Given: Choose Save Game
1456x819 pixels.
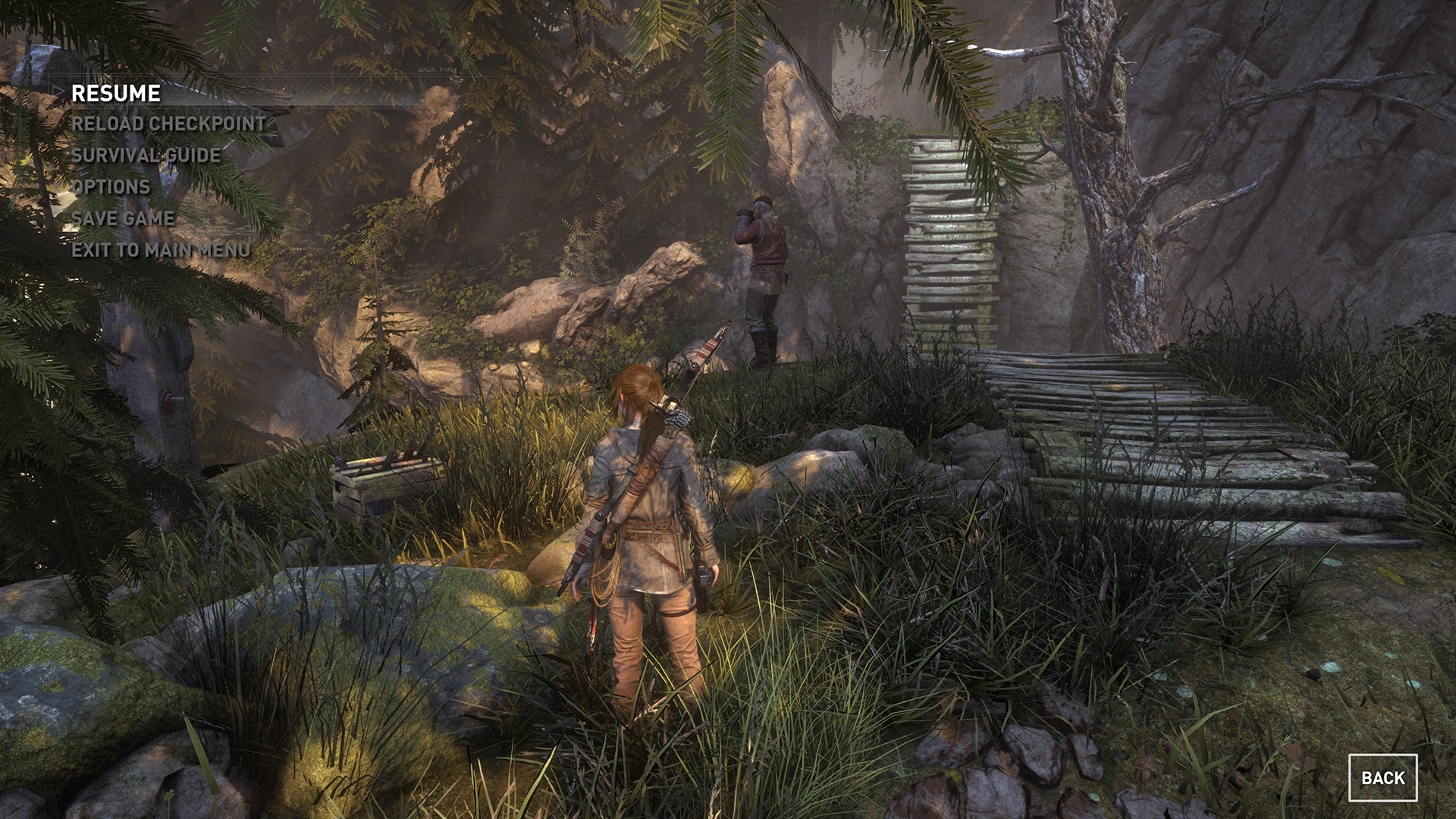Looking at the screenshot, I should pos(123,218).
